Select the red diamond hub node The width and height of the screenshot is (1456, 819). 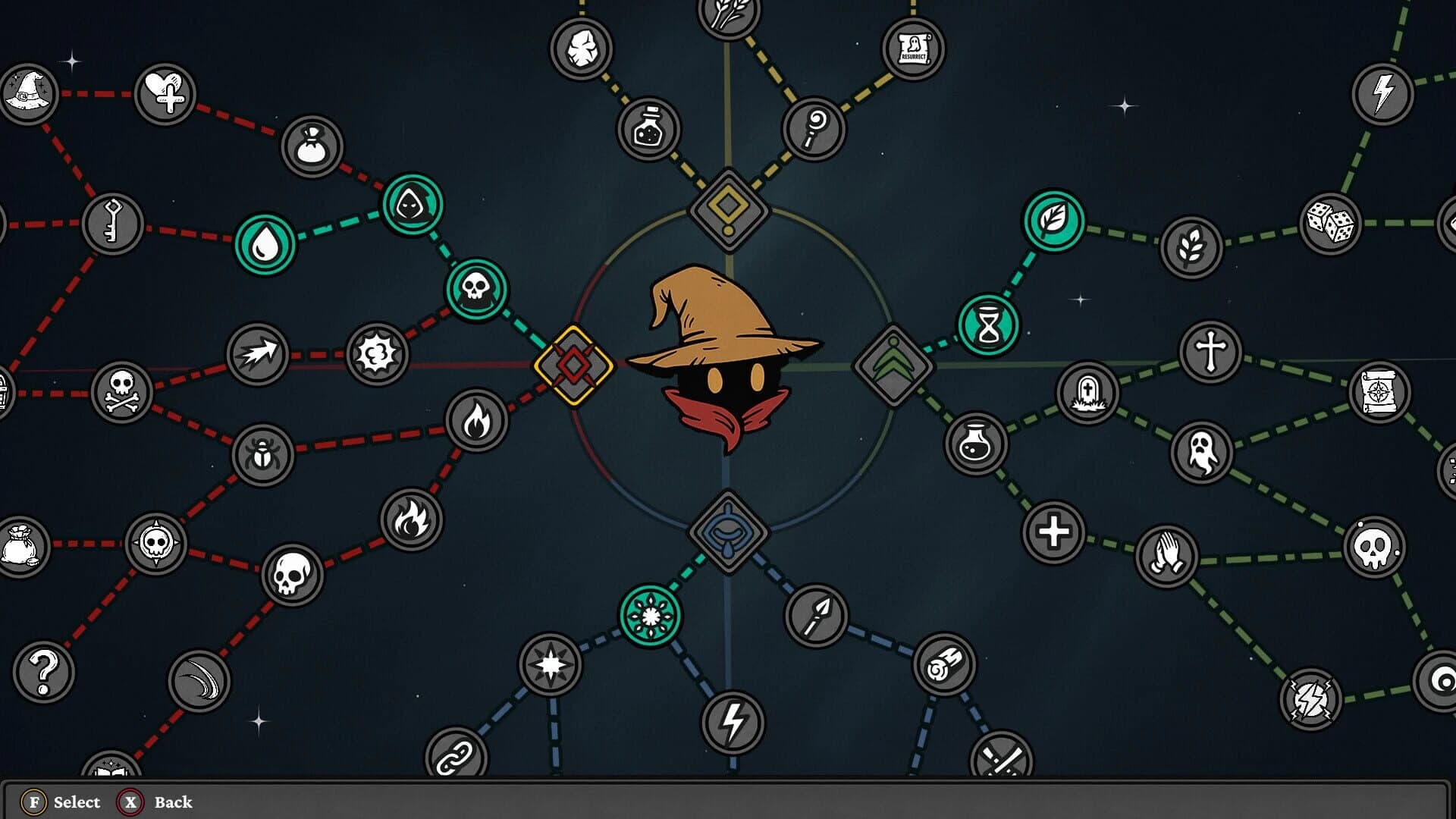(x=573, y=366)
